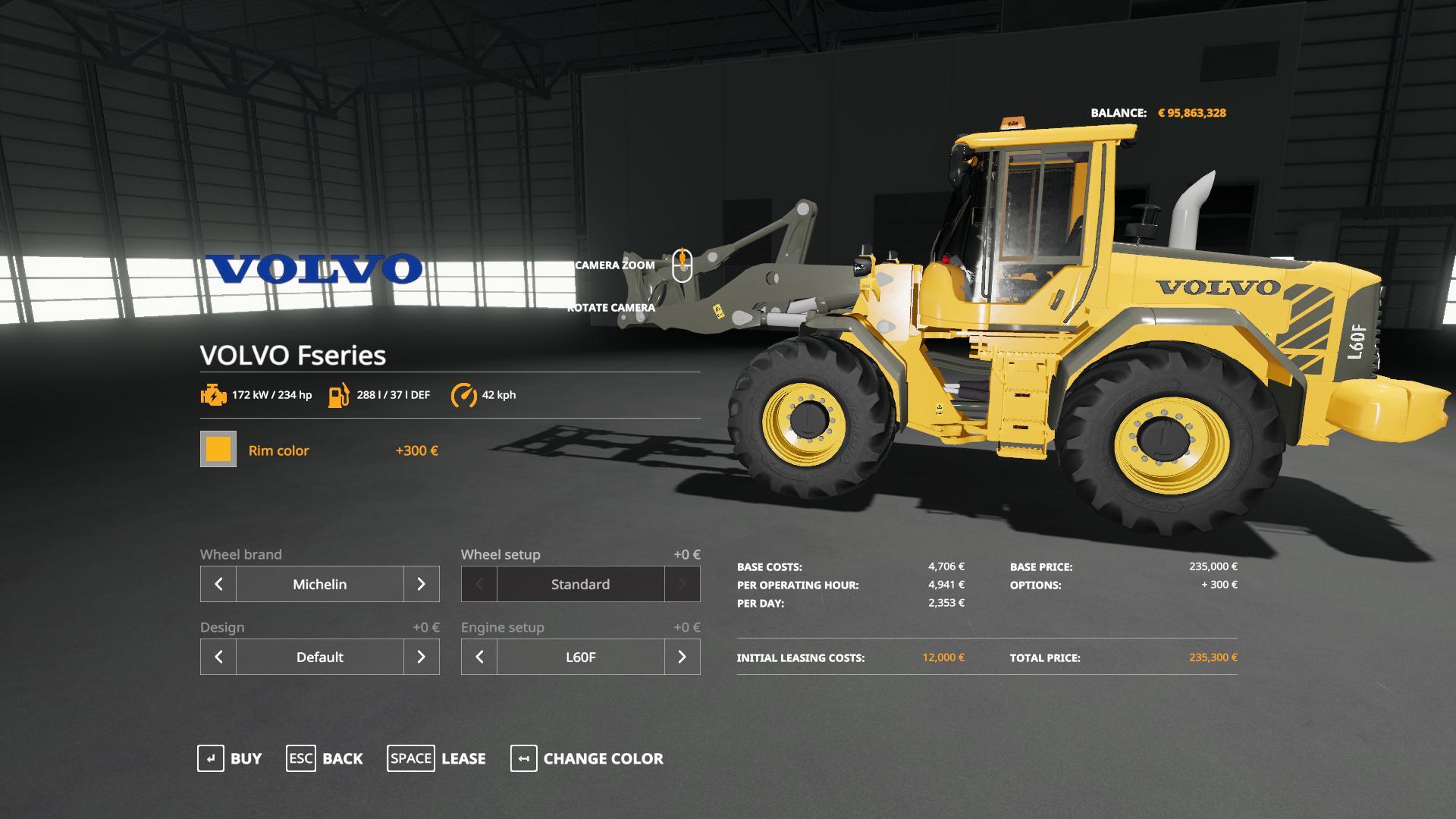Buy the Volvo loader
Screen dimensions: 1456x819
pyautogui.click(x=230, y=758)
